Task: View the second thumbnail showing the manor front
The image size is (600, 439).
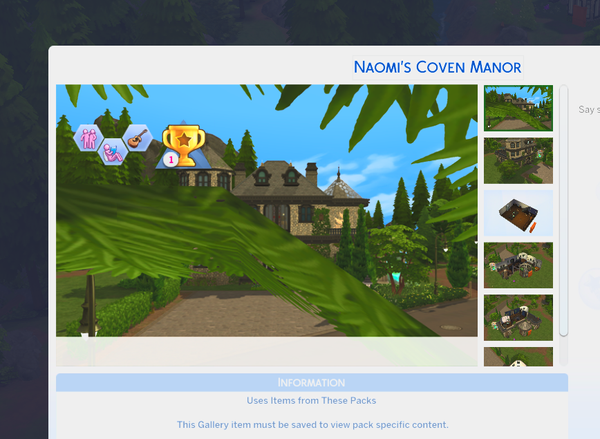Action: tap(518, 160)
